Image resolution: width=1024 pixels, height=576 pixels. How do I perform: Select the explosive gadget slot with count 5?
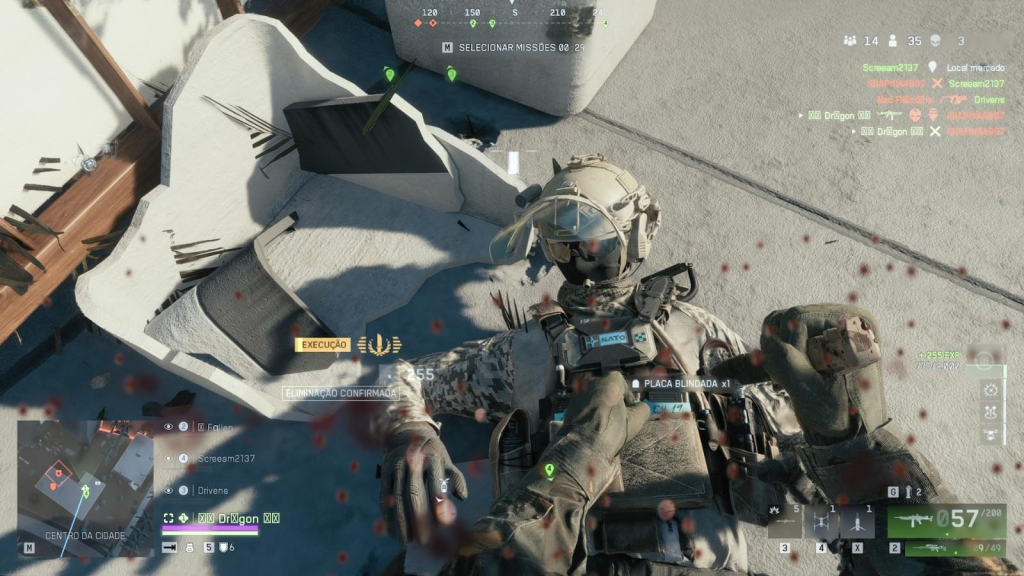(784, 521)
